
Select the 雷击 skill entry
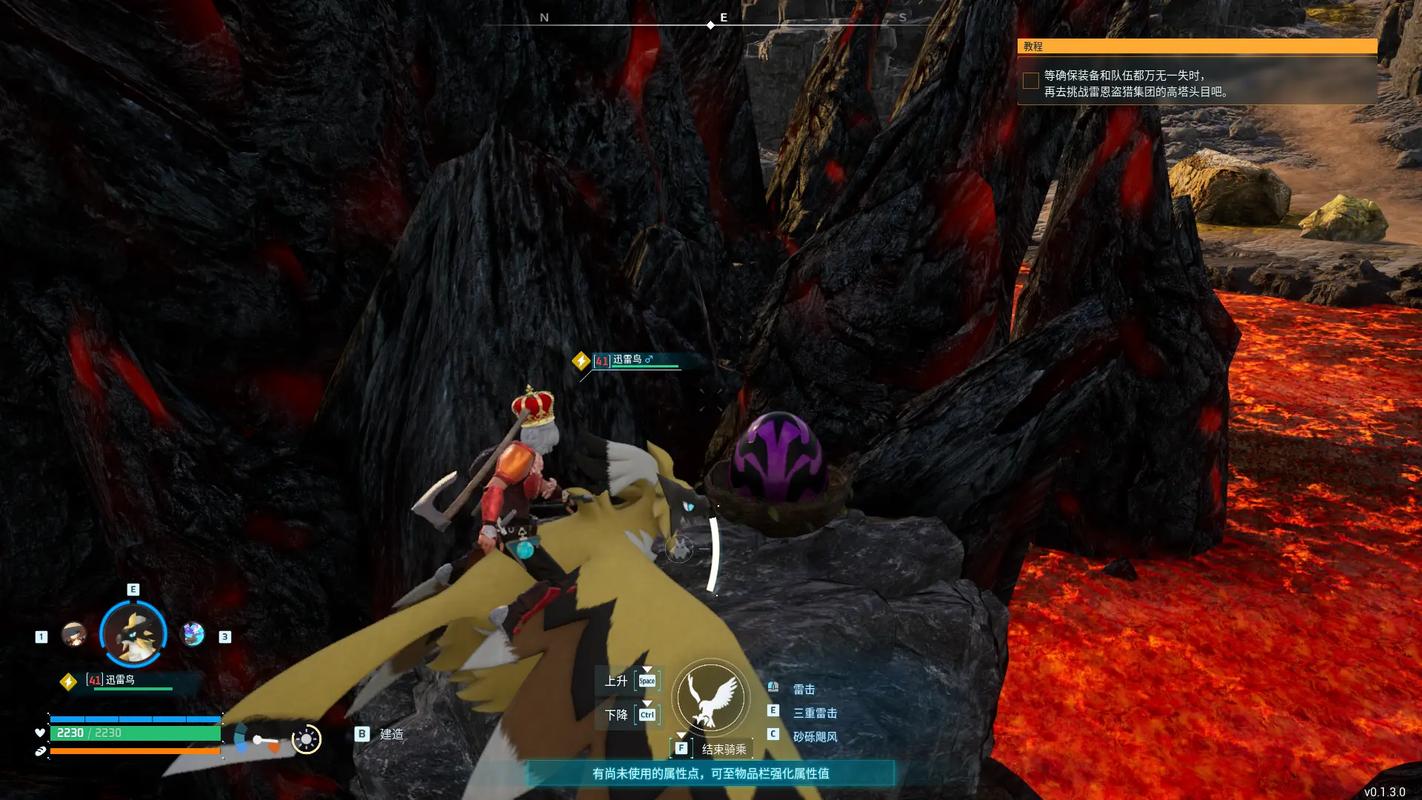click(x=804, y=689)
